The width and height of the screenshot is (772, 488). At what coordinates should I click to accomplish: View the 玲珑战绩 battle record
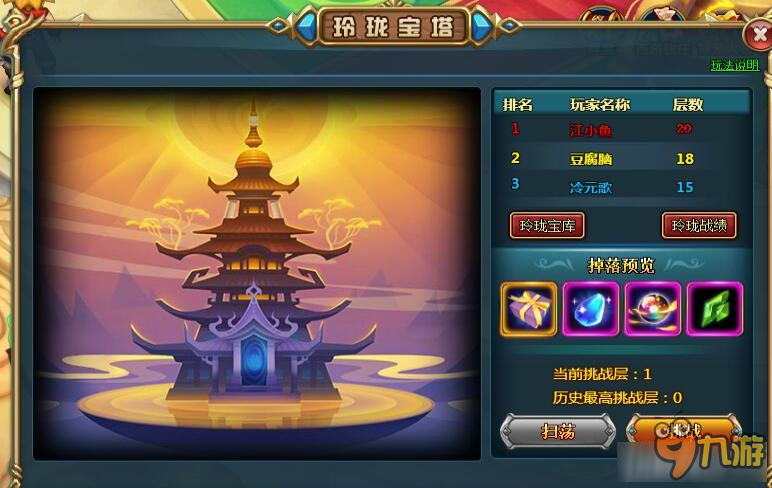[699, 225]
